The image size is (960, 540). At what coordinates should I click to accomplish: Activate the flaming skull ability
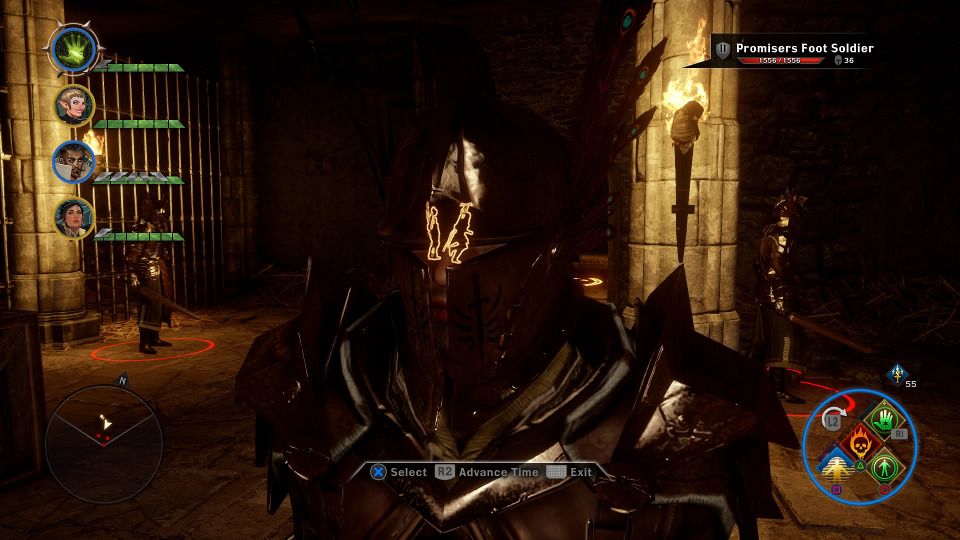[x=860, y=440]
